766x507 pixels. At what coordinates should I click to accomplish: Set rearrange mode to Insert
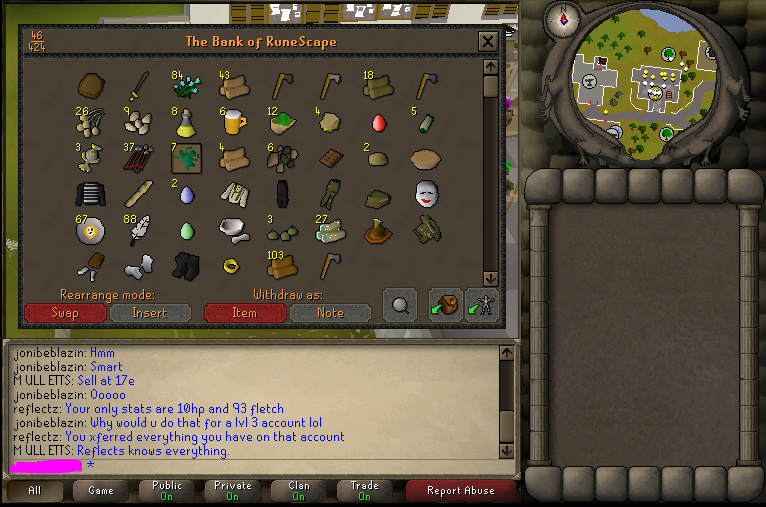[x=150, y=313]
